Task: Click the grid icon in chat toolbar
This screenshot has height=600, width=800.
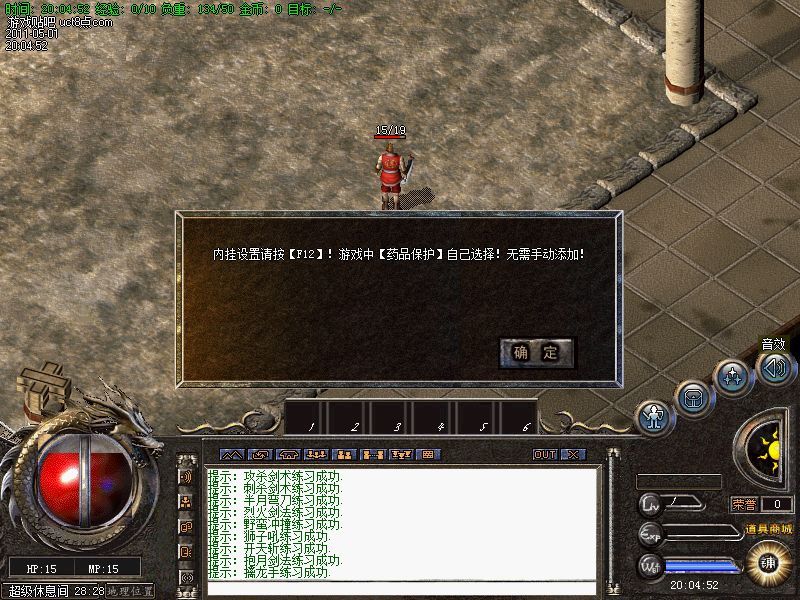Action: coord(428,454)
